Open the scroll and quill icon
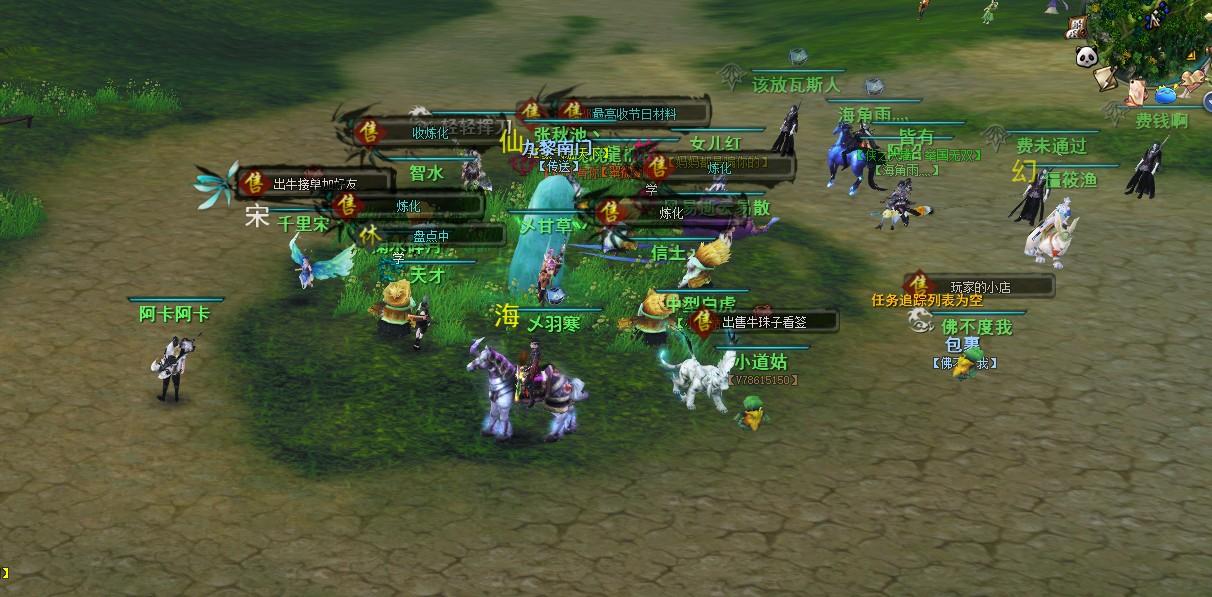Viewport: 1212px width, 597px height. pyautogui.click(x=1105, y=77)
